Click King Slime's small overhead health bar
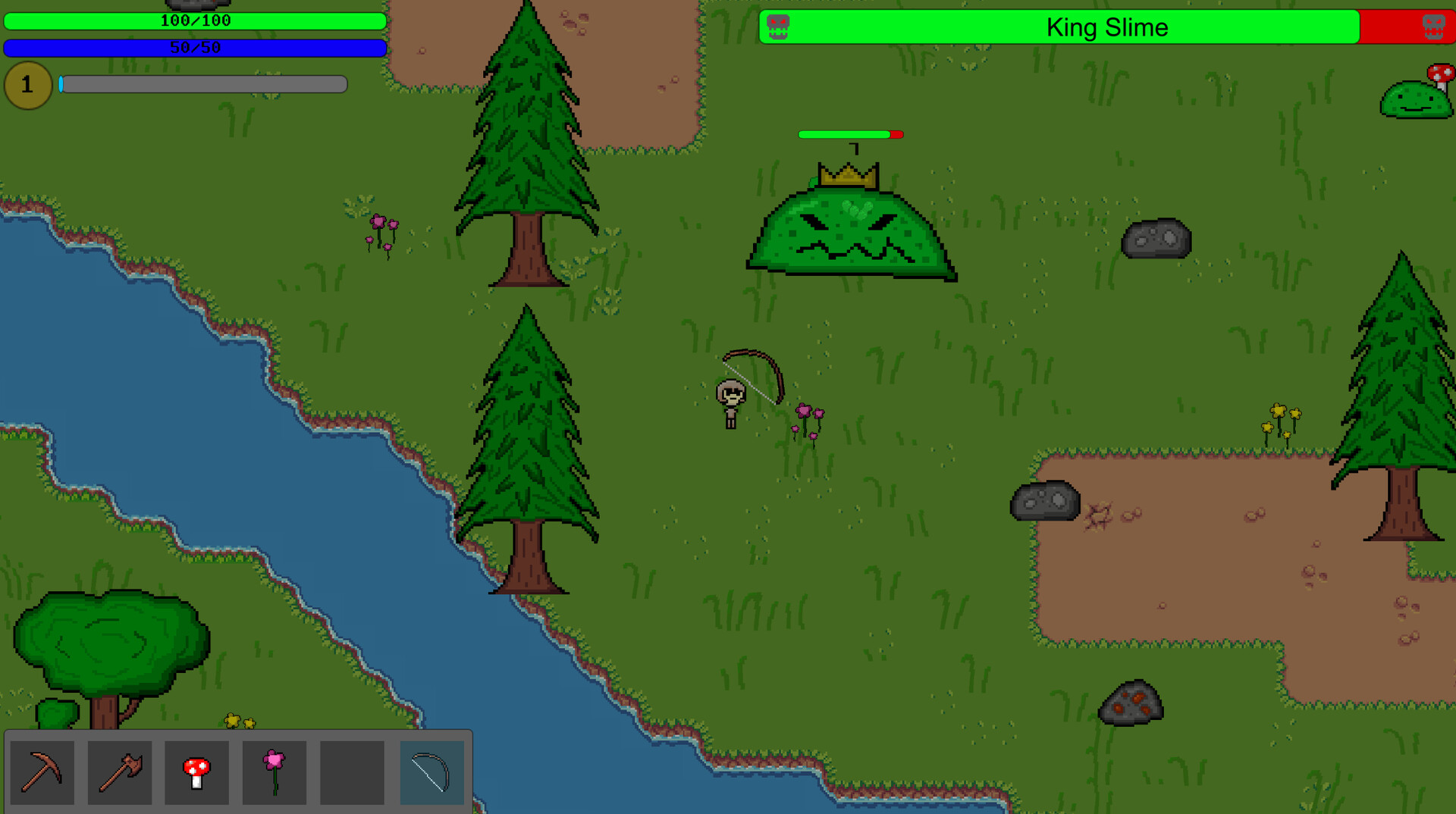This screenshot has height=814, width=1456. click(x=849, y=134)
